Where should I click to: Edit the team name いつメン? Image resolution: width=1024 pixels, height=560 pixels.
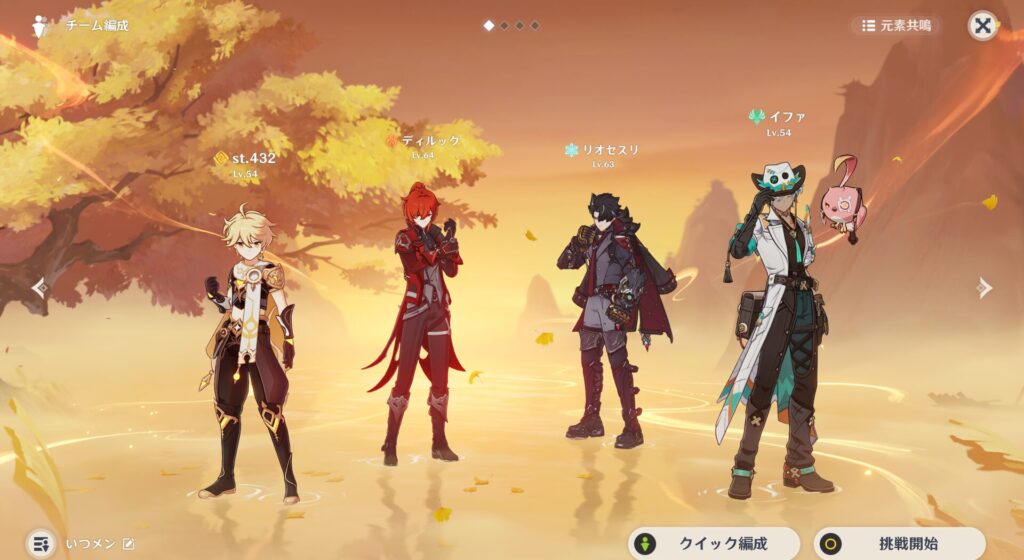point(128,544)
